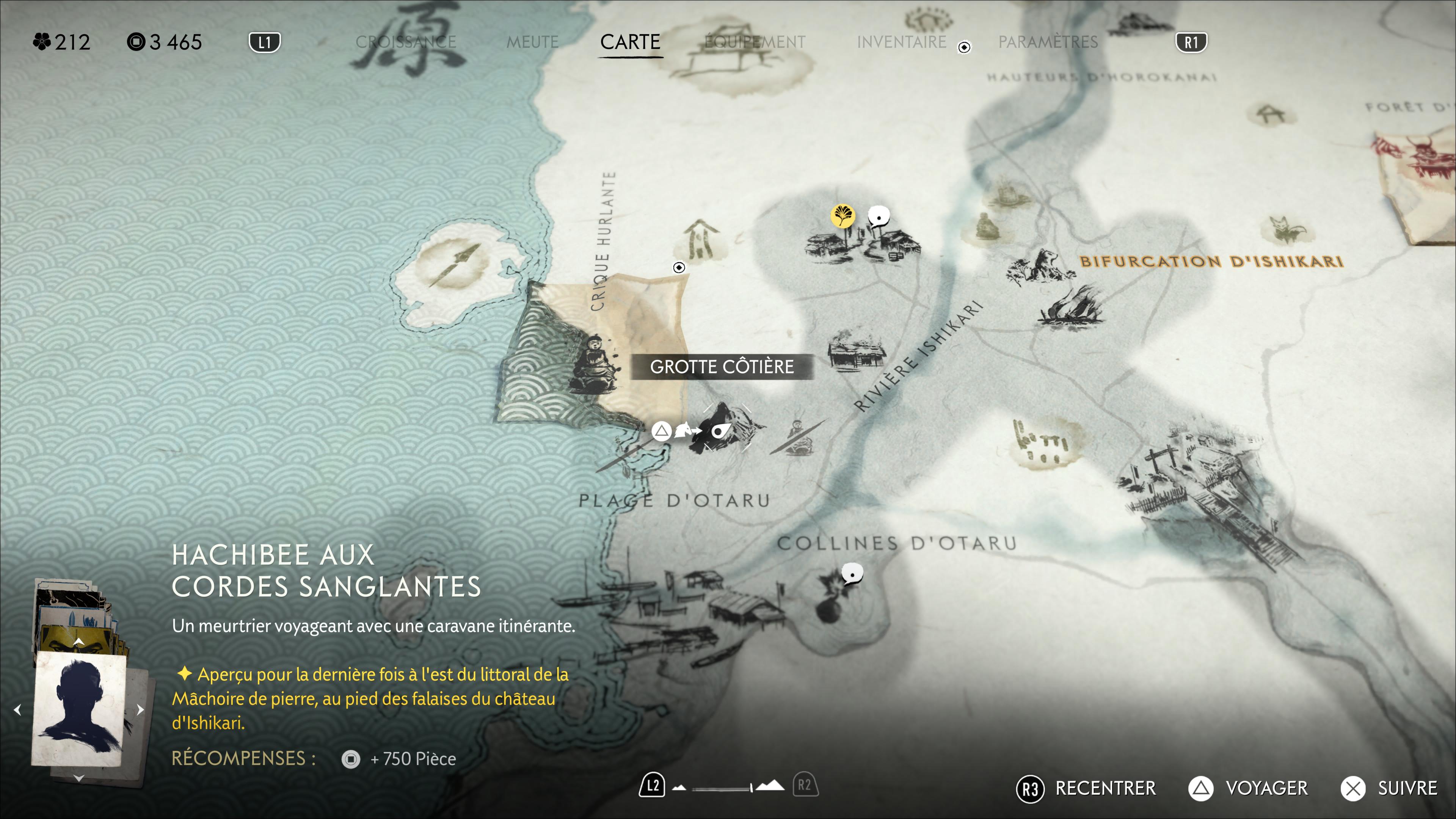
Task: Select the yellow ginkgo leaf map marker
Action: click(x=842, y=215)
